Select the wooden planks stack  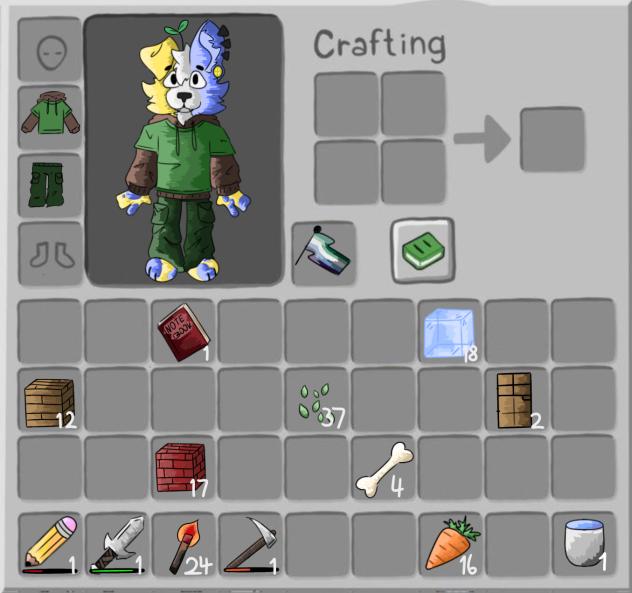(x=50, y=401)
